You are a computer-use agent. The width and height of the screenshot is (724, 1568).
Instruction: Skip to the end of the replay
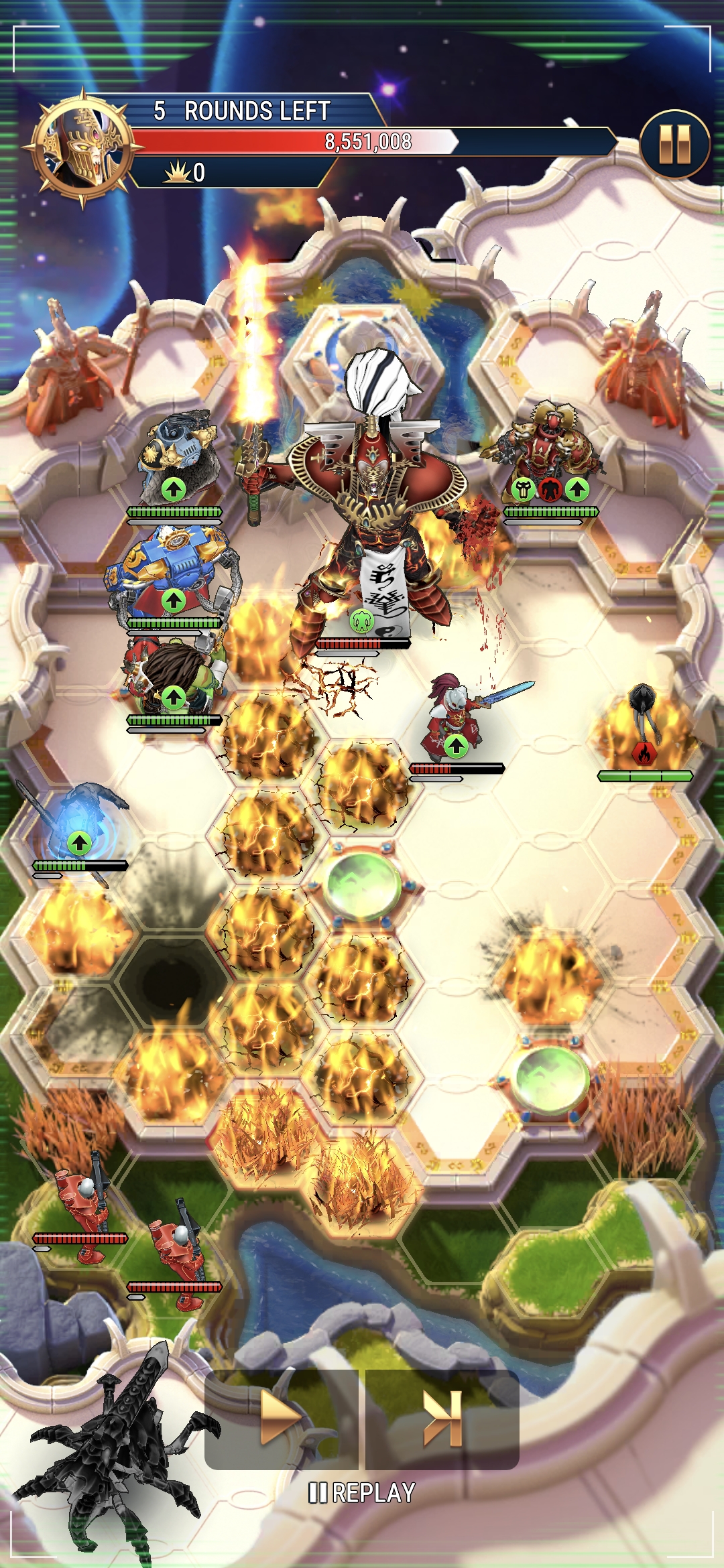[x=442, y=1418]
